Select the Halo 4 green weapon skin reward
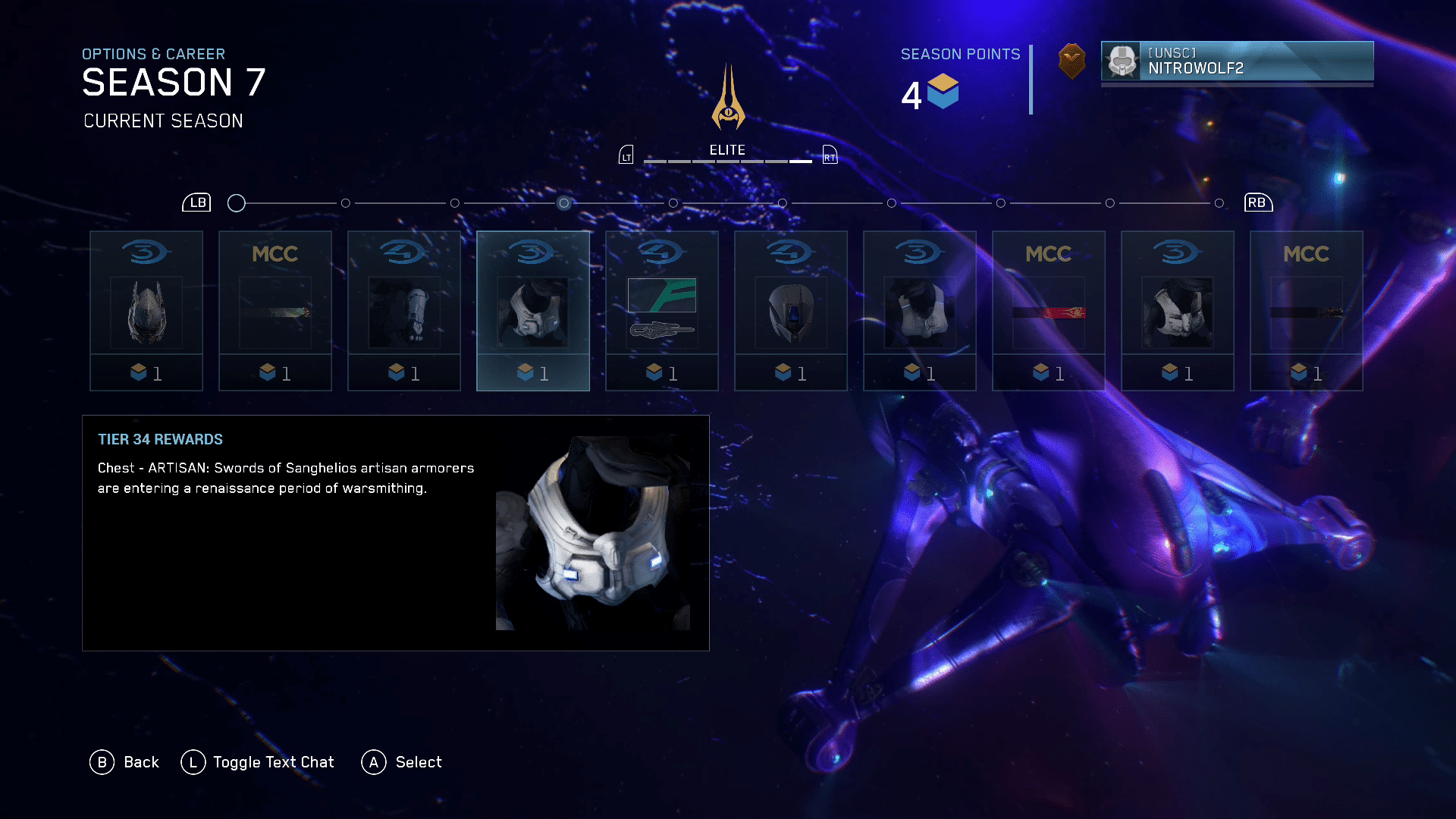This screenshot has width=1456, height=819. tap(662, 311)
